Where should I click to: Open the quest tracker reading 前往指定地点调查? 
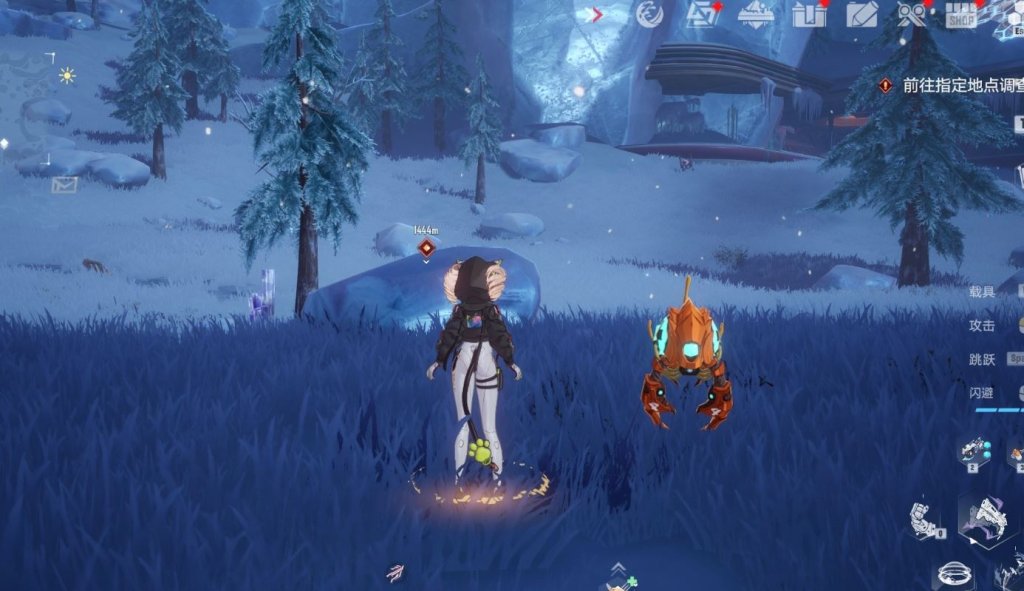(948, 86)
